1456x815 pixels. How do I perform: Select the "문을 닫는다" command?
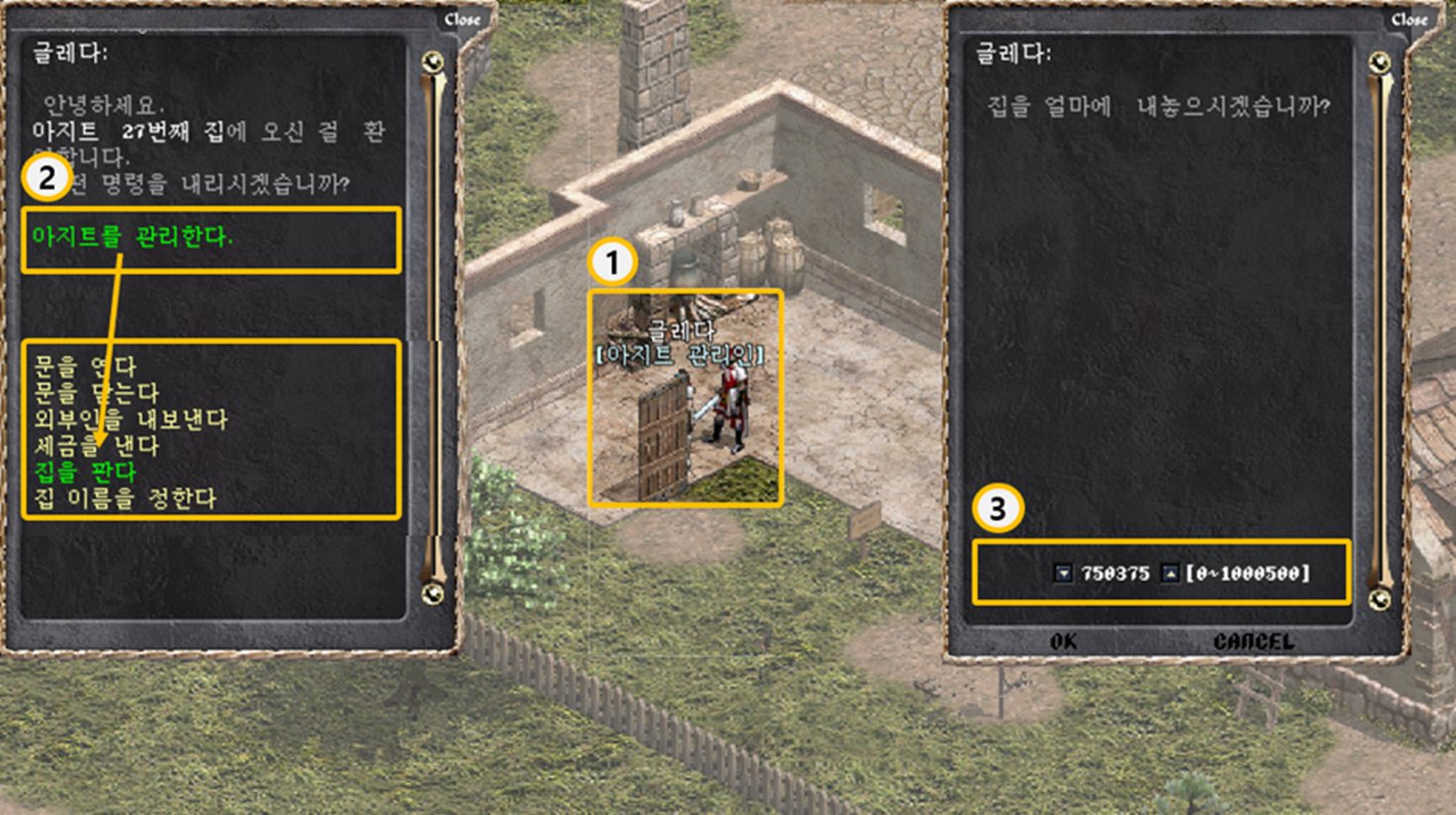[96, 394]
